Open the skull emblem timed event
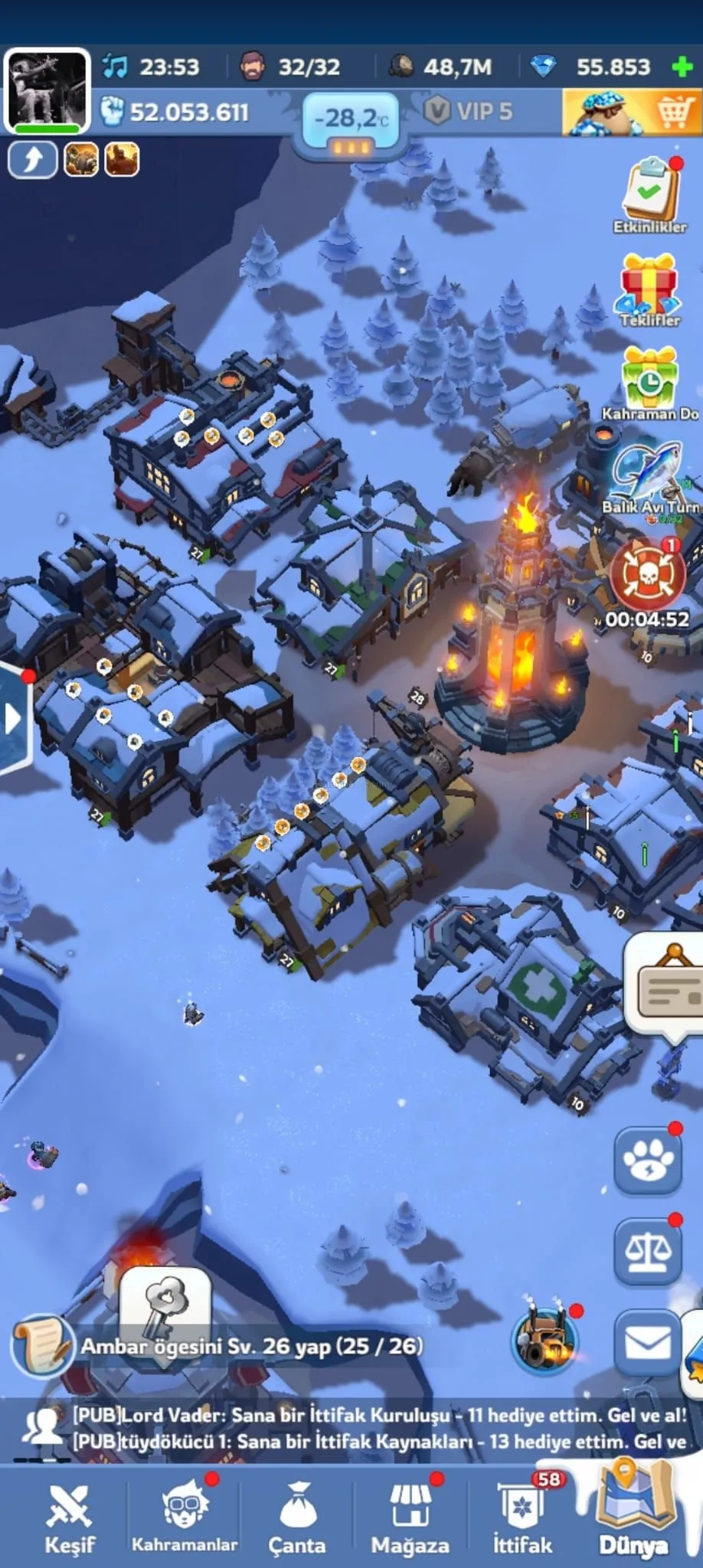703x1568 pixels. (x=647, y=574)
